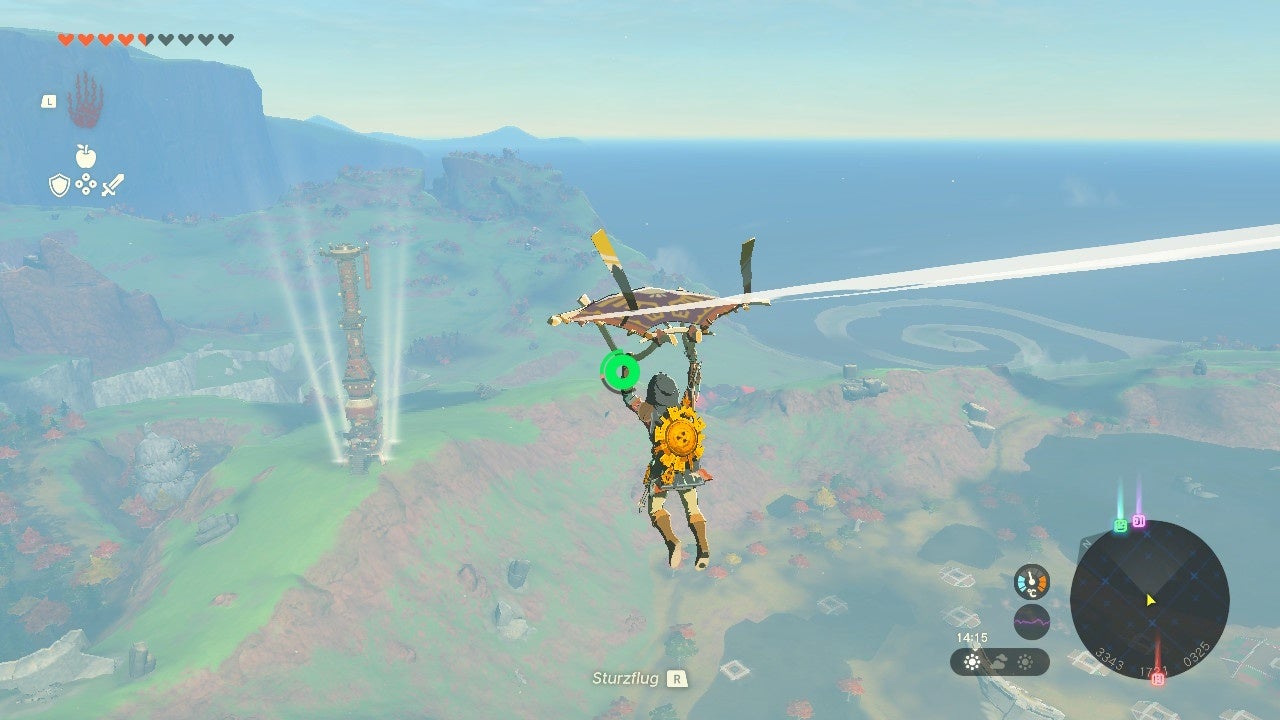Click the half-filled fifth heart
The height and width of the screenshot is (720, 1280).
(145, 39)
